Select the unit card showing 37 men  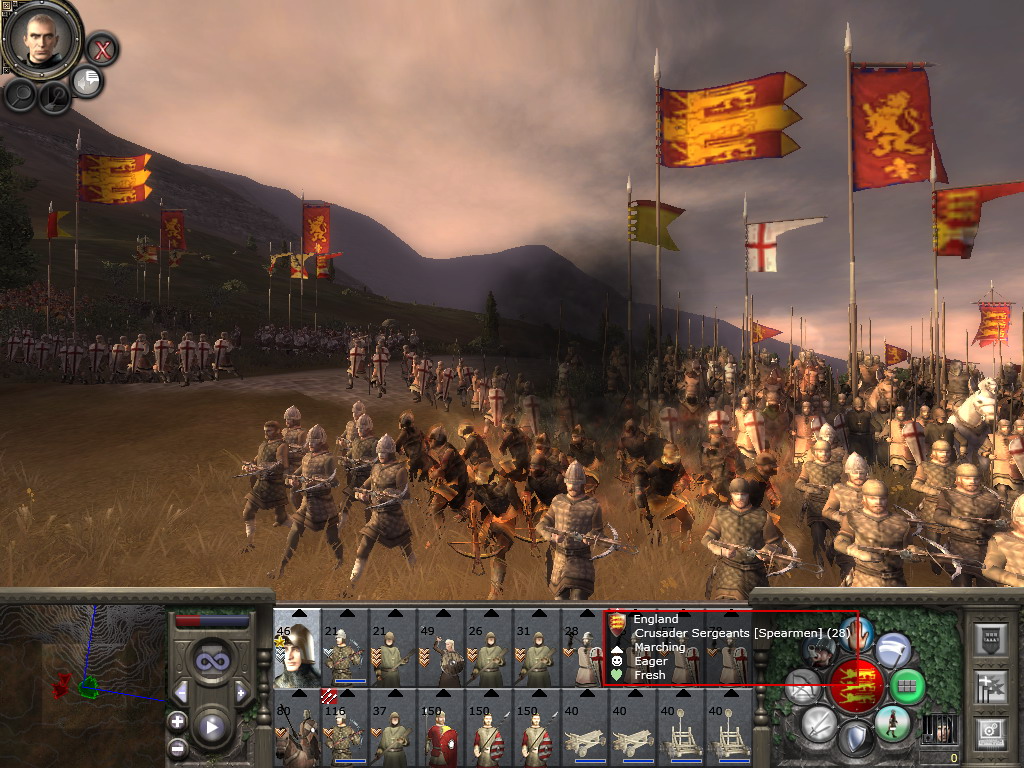click(x=393, y=729)
